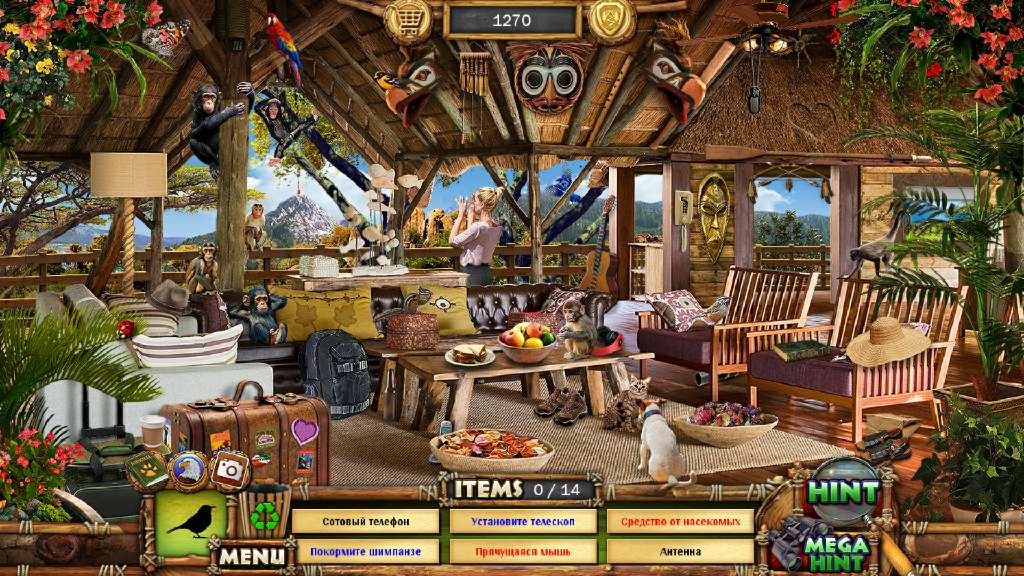Click the green recycle bin icon
Image resolution: width=1024 pixels, height=576 pixels.
pos(264,513)
